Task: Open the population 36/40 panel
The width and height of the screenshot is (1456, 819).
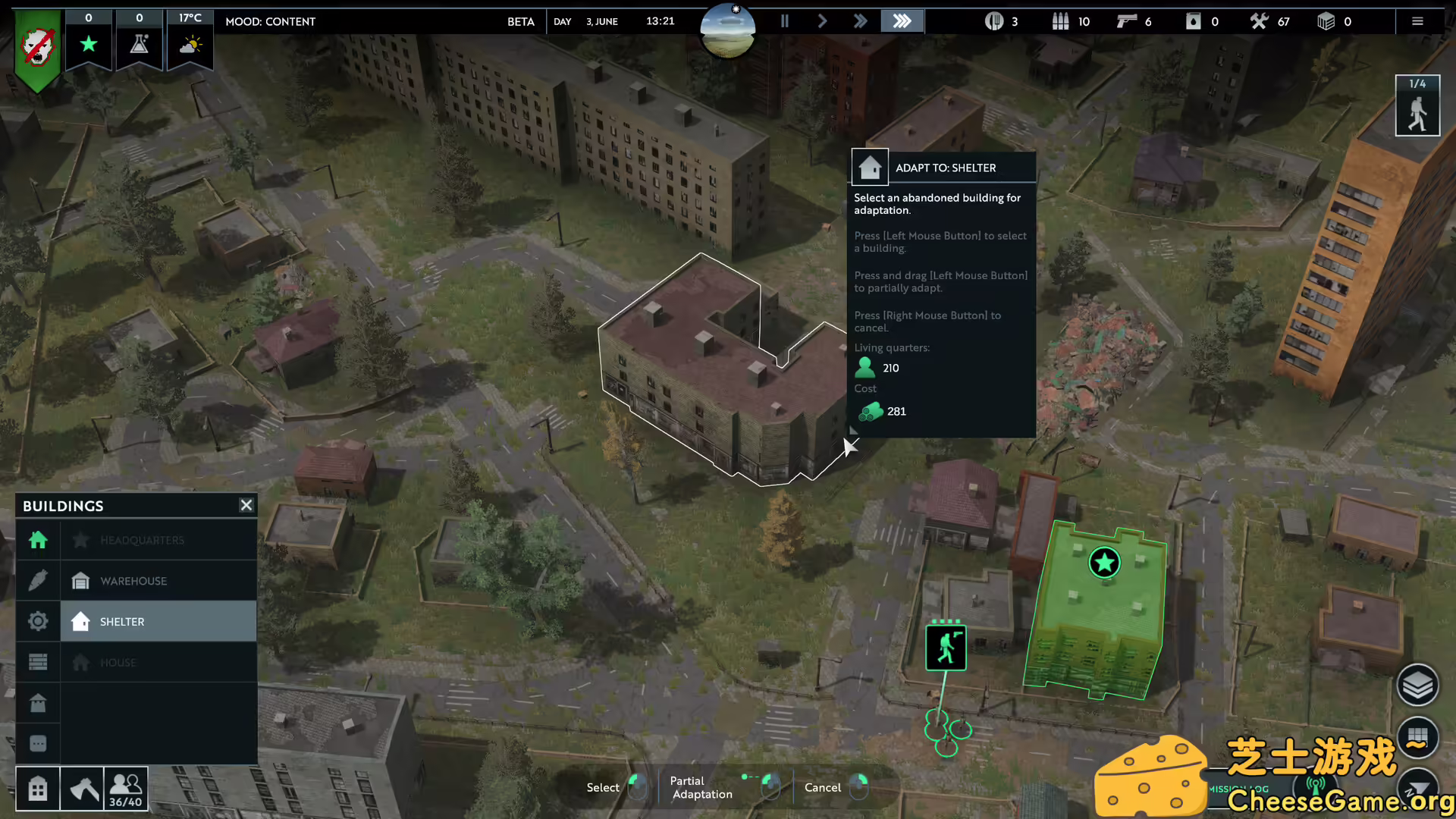Action: pyautogui.click(x=126, y=789)
